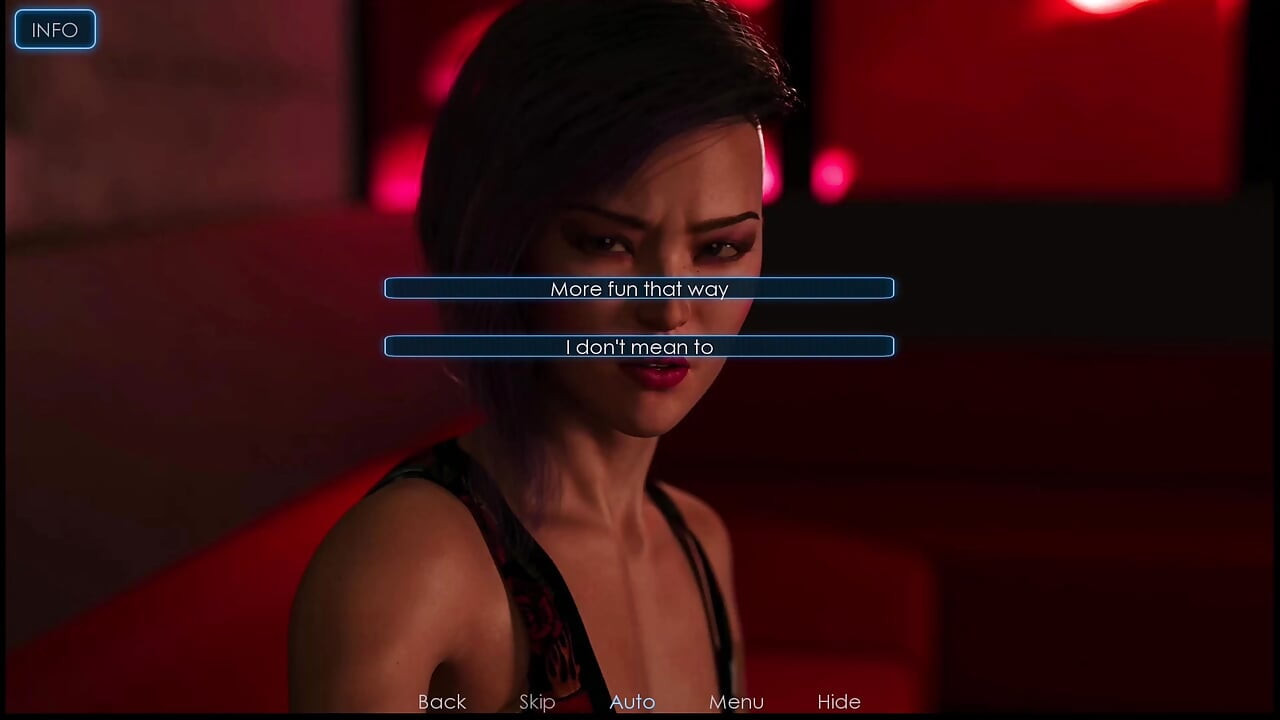Toggle Auto dialogue advance
Viewport: 1280px width, 720px height.
632,702
